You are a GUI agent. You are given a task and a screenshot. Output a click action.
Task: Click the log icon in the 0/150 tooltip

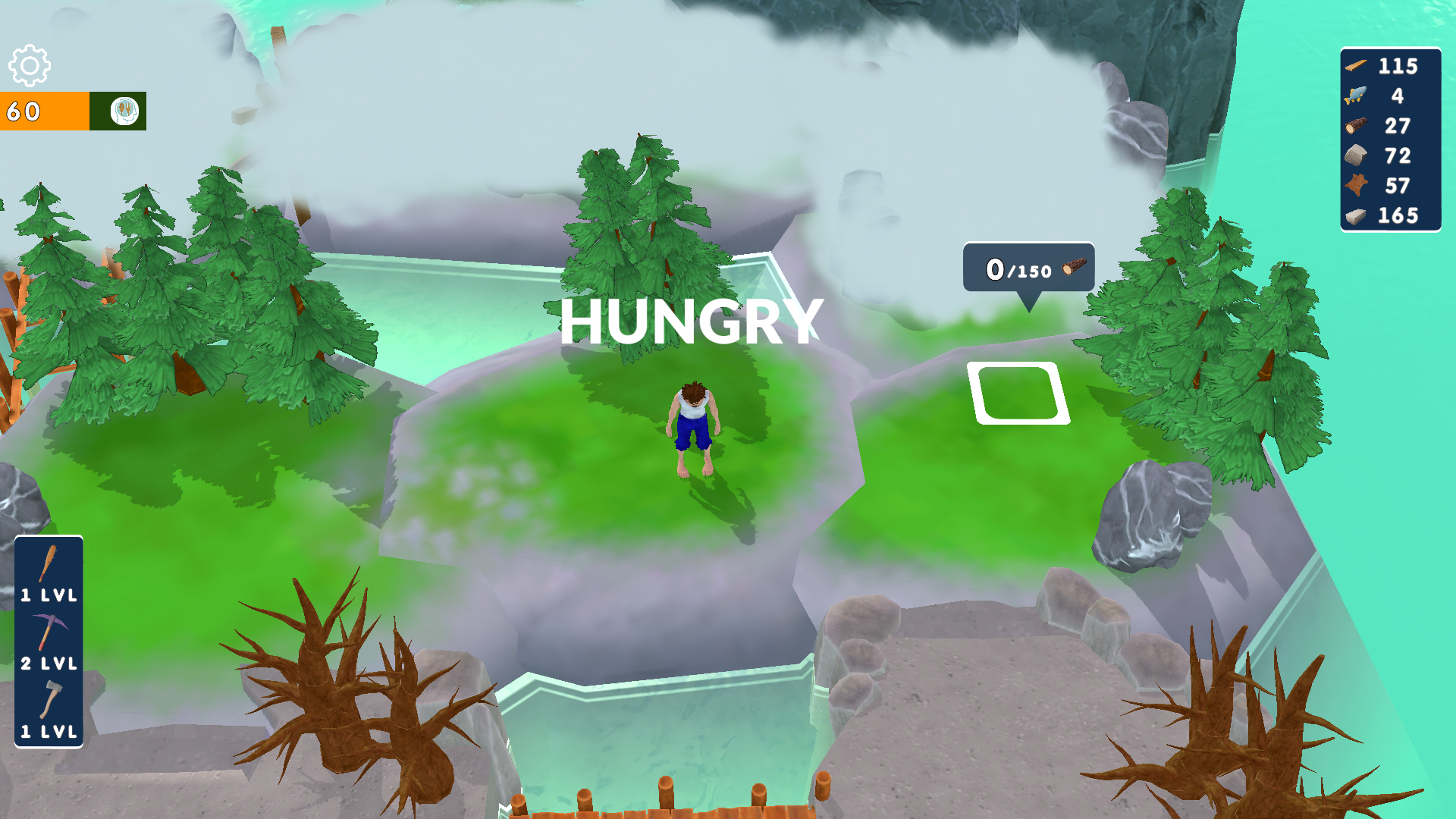click(x=1074, y=265)
